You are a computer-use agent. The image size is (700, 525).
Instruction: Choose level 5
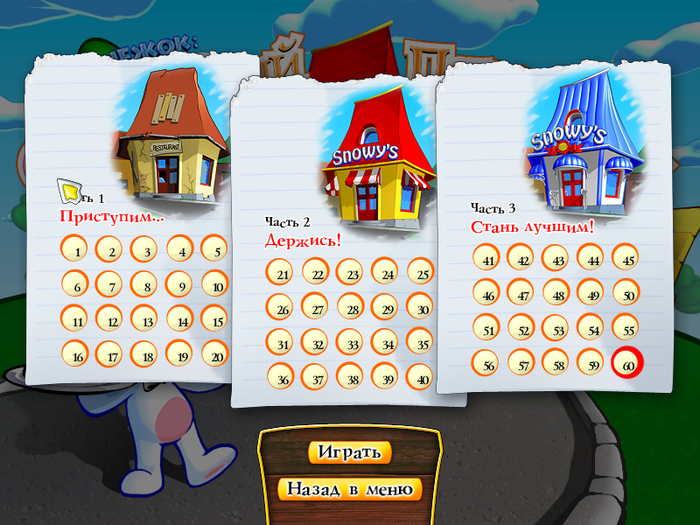[214, 248]
